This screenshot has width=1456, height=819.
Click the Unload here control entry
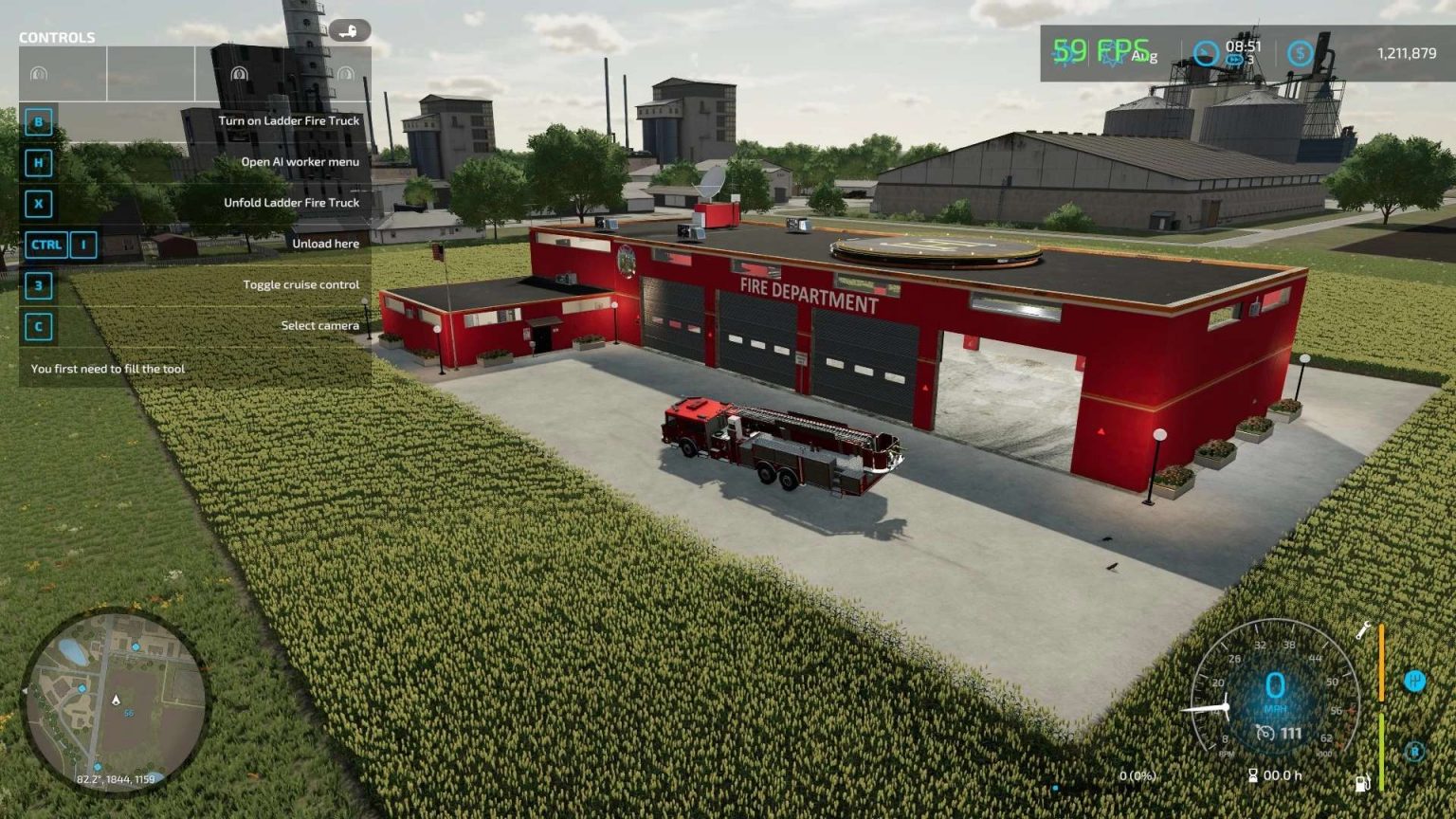coord(326,244)
